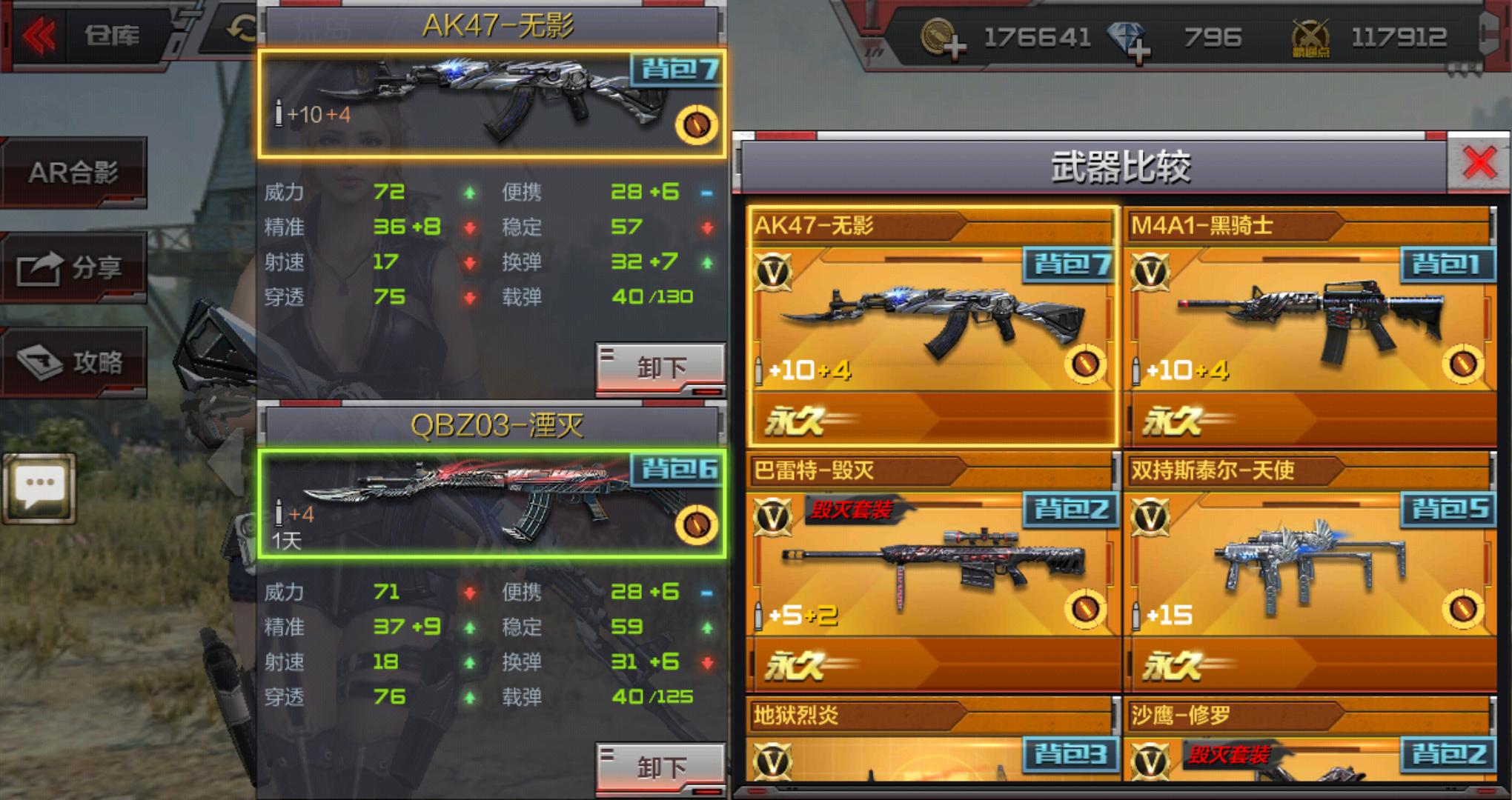Go back using the red arrow button
The image size is (1512, 800).
(39, 35)
